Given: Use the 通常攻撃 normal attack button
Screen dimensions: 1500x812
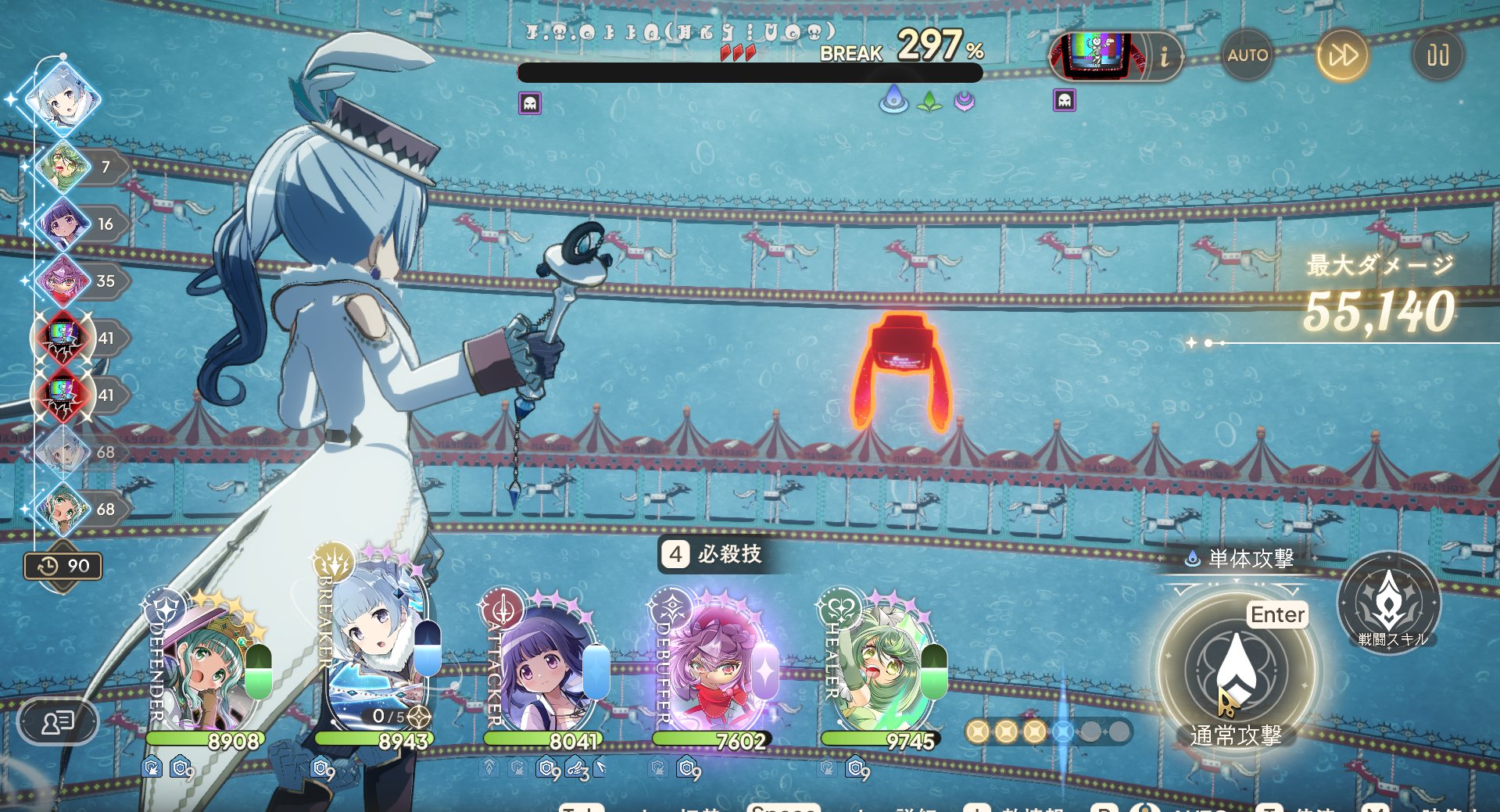Looking at the screenshot, I should [1236, 672].
